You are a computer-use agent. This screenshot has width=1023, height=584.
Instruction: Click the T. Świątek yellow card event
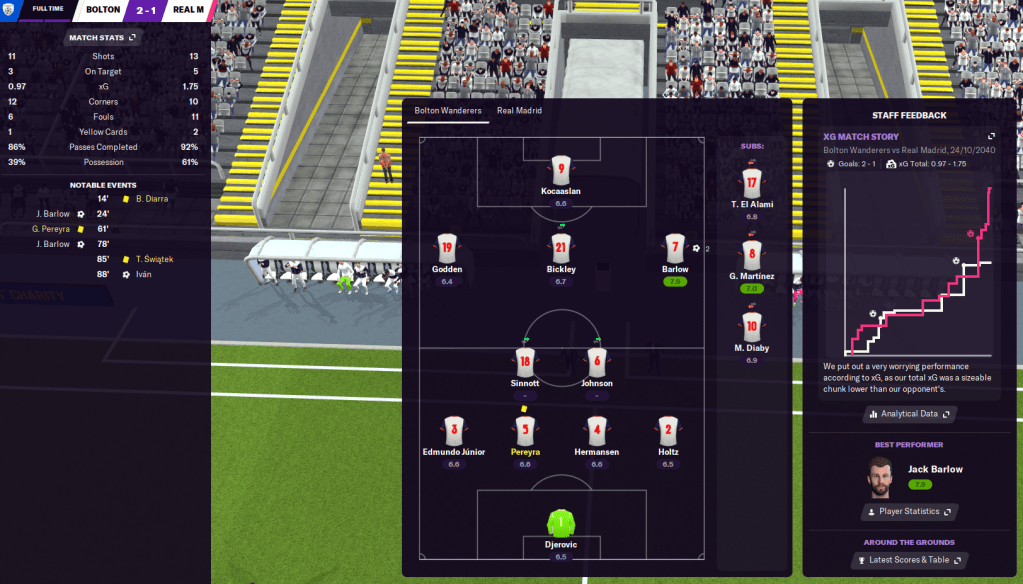pos(153,259)
